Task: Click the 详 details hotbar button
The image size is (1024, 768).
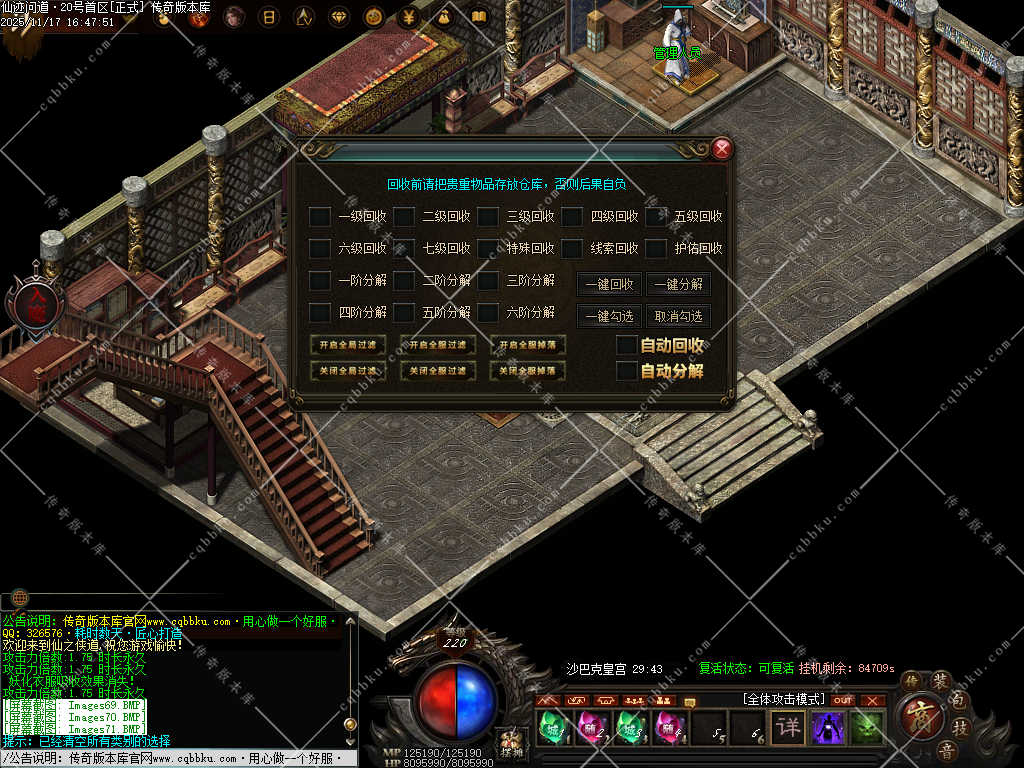Action: [x=788, y=727]
